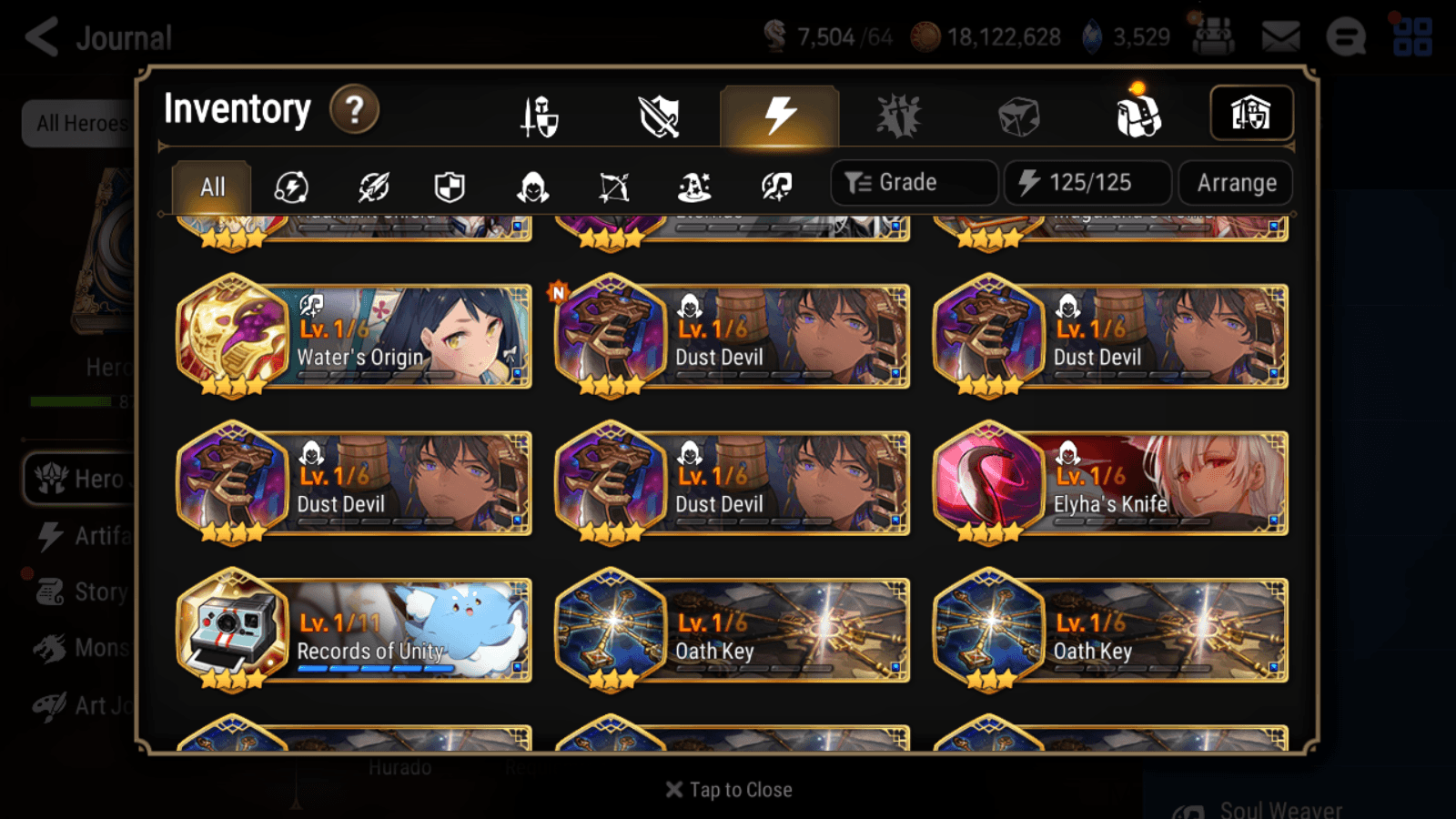The width and height of the screenshot is (1456, 819).
Task: Open the Grade sort dropdown
Action: pyautogui.click(x=913, y=182)
